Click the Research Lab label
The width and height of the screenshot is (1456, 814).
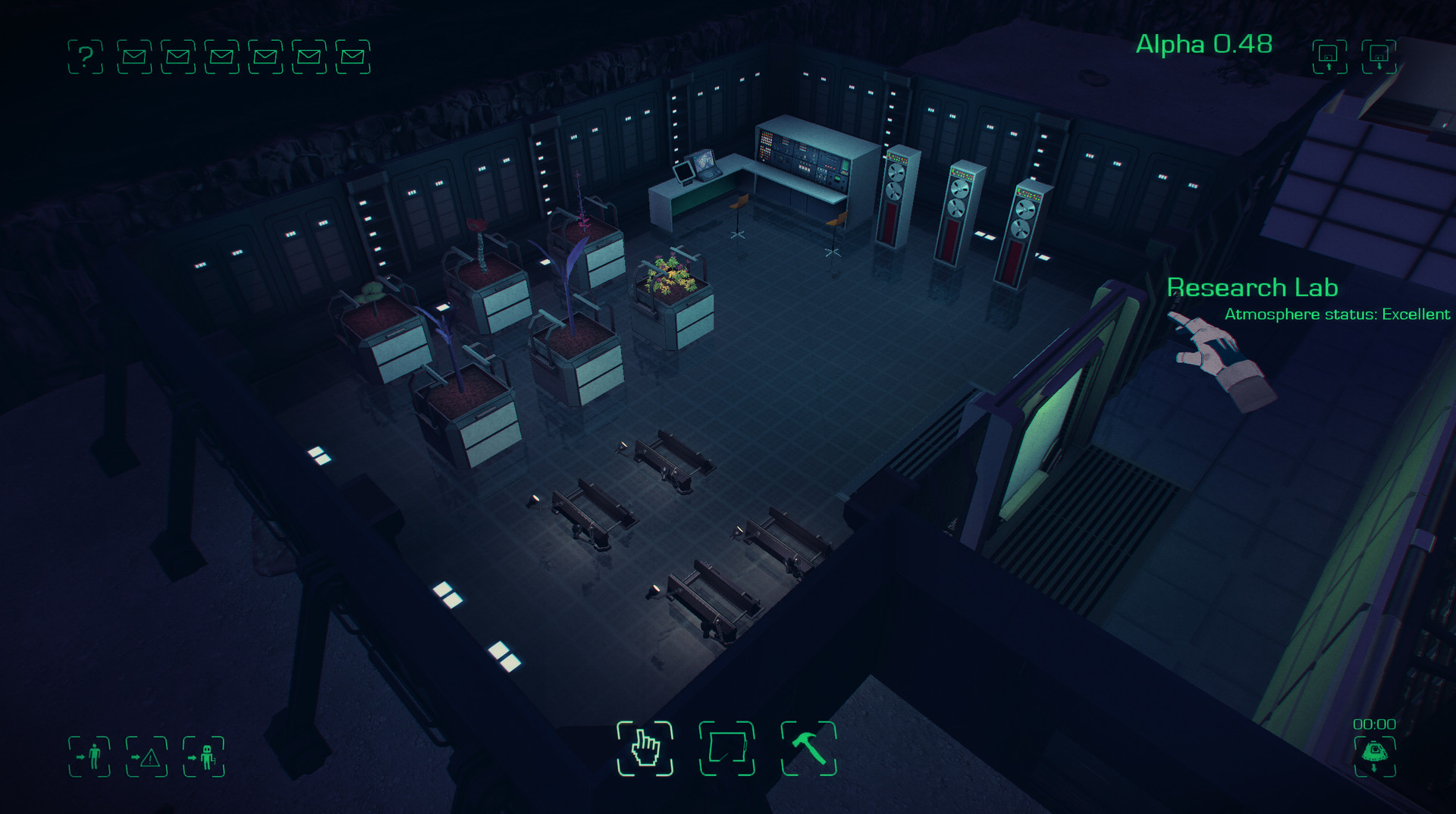pyautogui.click(x=1253, y=288)
